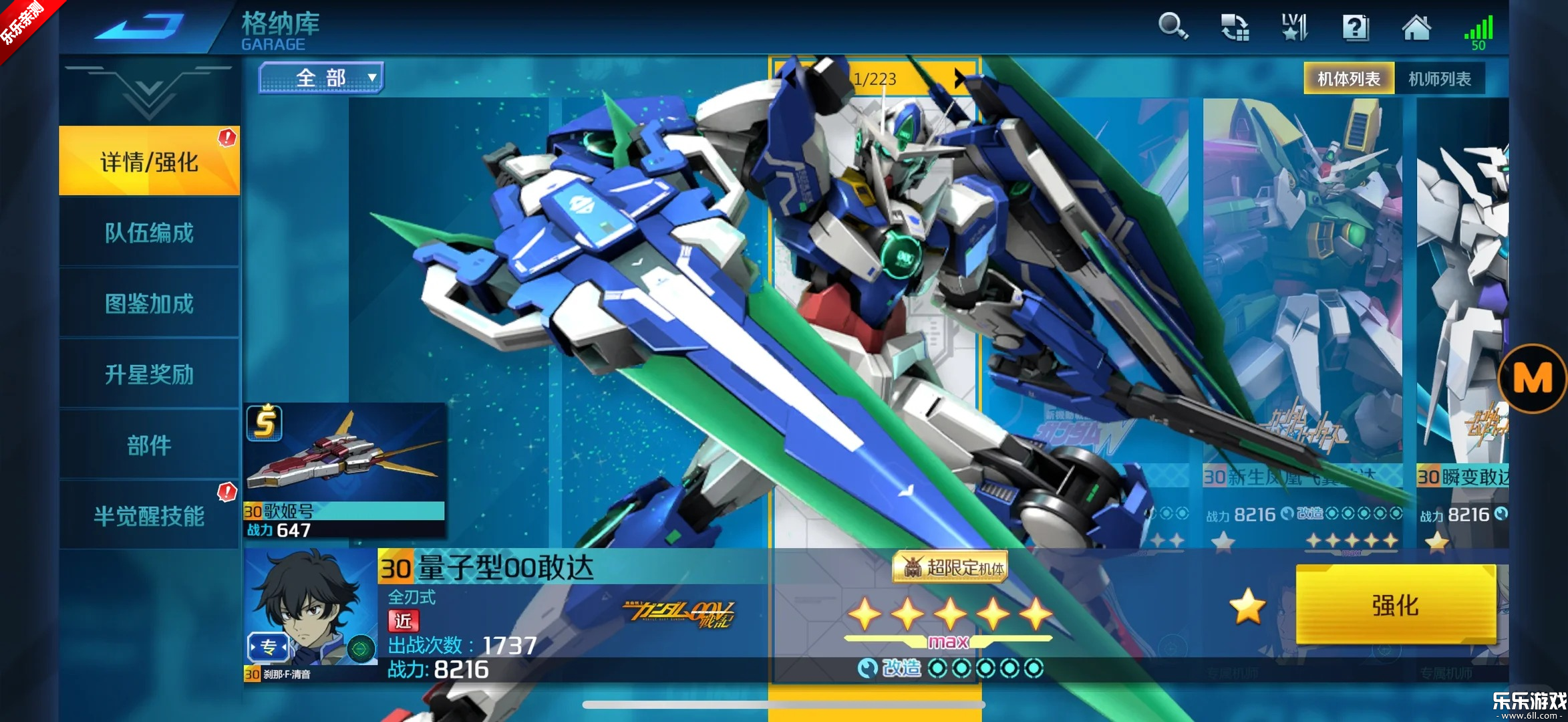Image resolution: width=1568 pixels, height=722 pixels.
Task: Open the 半觉醒技能 skills menu
Action: tap(149, 516)
